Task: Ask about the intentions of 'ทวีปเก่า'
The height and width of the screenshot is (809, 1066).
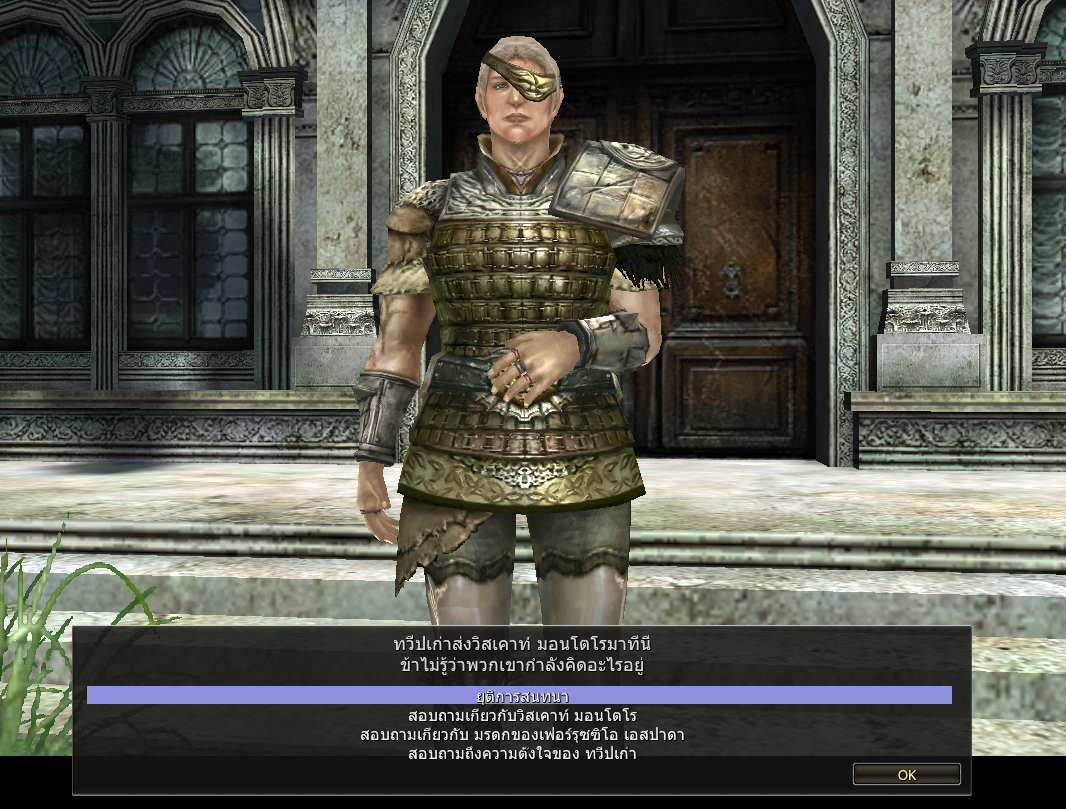Action: pos(522,754)
